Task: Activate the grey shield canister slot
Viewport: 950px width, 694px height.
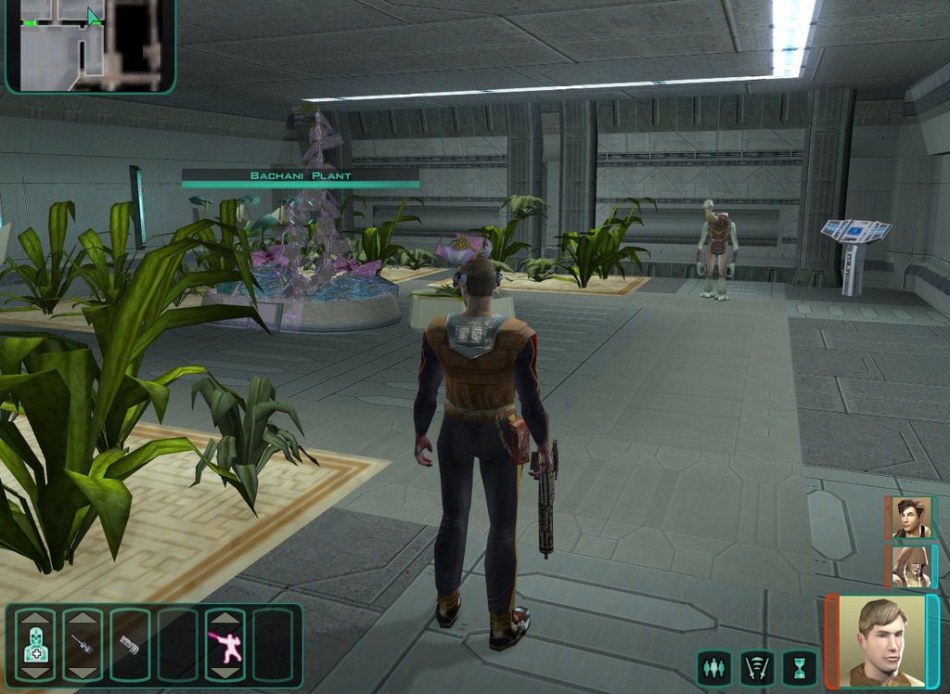Action: [129, 646]
